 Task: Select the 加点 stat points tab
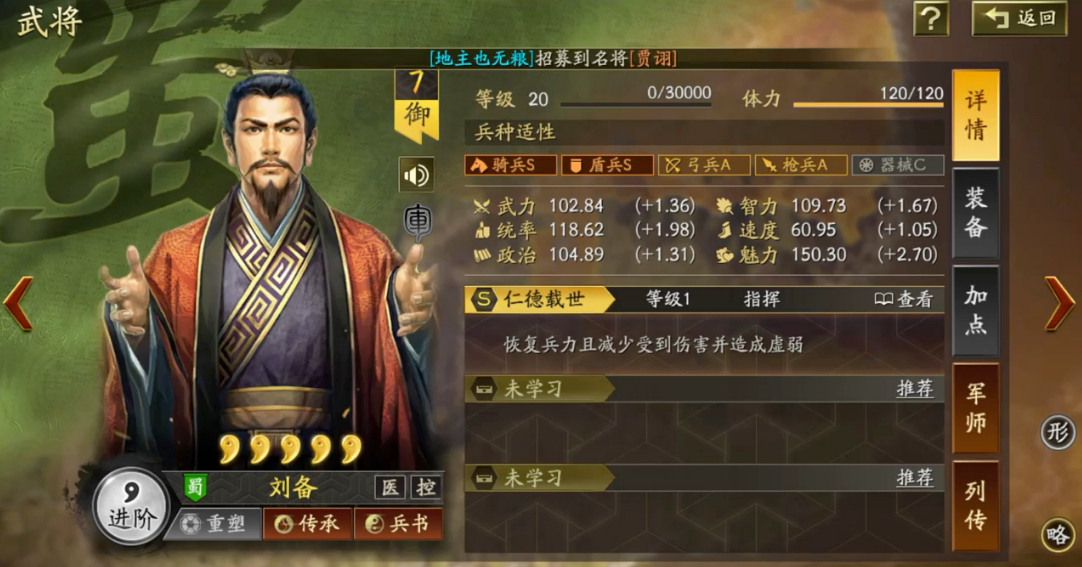(x=975, y=310)
